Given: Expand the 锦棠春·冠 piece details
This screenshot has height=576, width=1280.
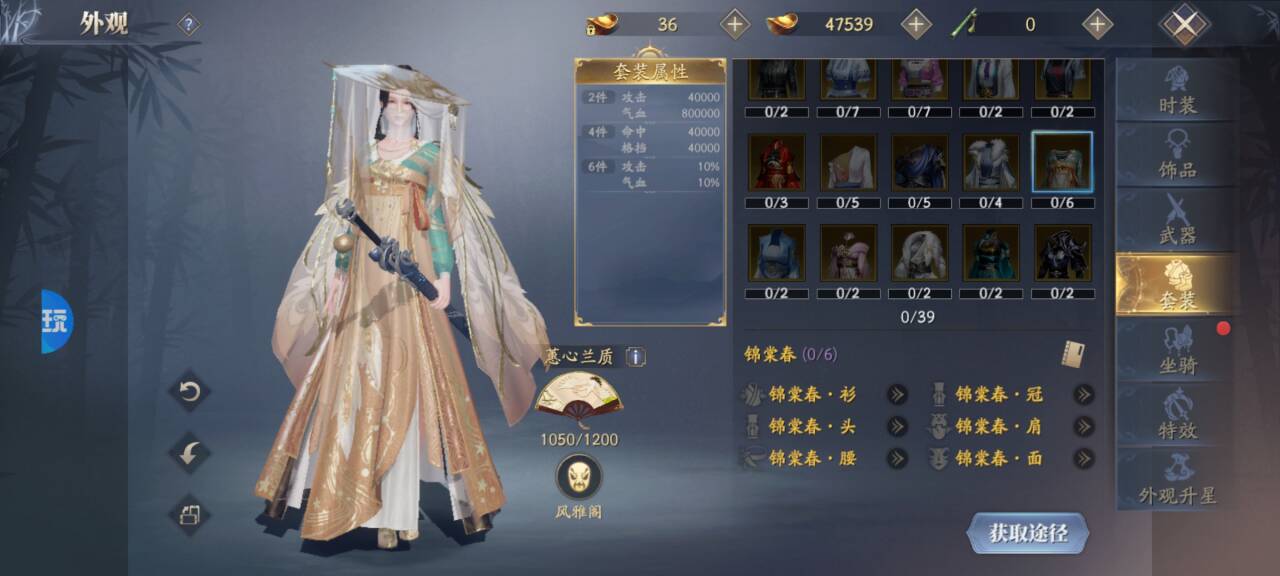Looking at the screenshot, I should click(1083, 394).
